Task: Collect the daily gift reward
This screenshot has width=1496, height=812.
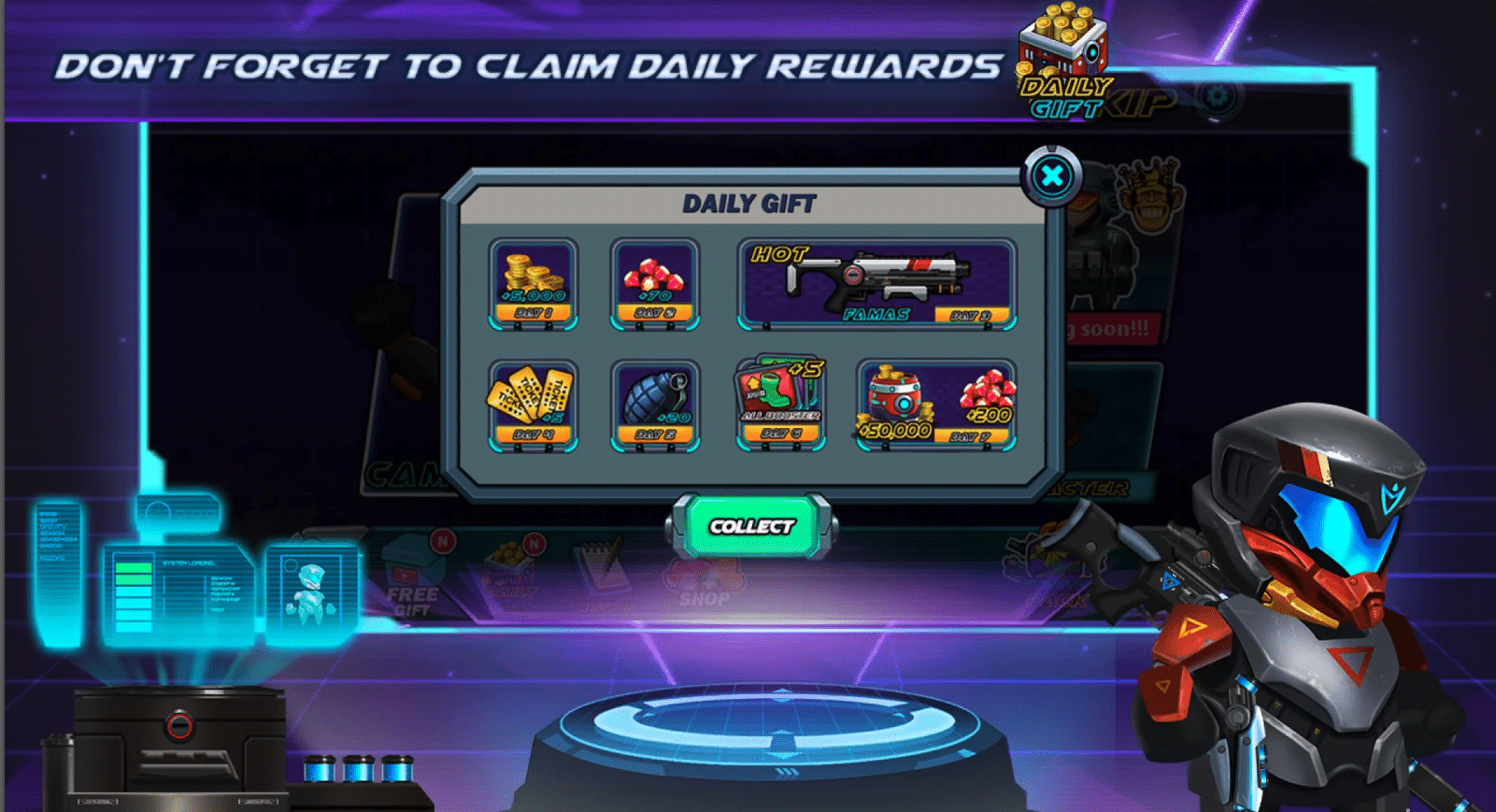Action: coord(751,526)
